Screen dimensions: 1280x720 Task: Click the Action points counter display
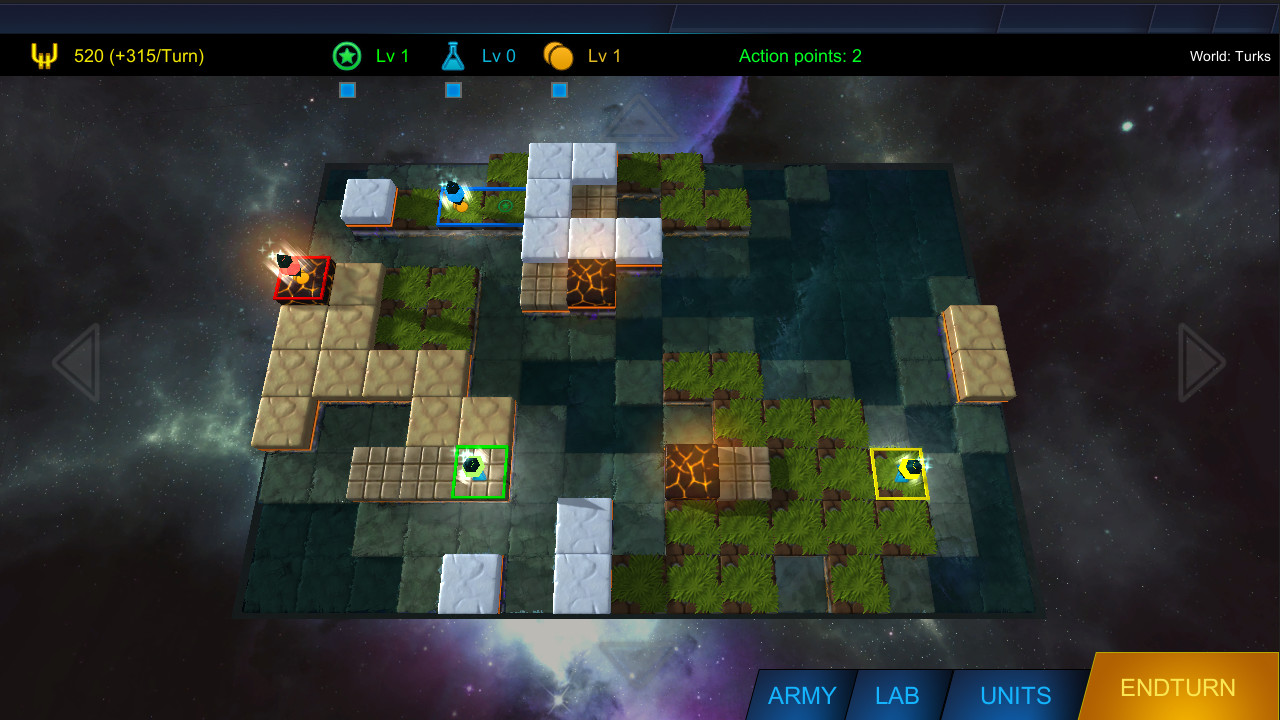[x=800, y=56]
